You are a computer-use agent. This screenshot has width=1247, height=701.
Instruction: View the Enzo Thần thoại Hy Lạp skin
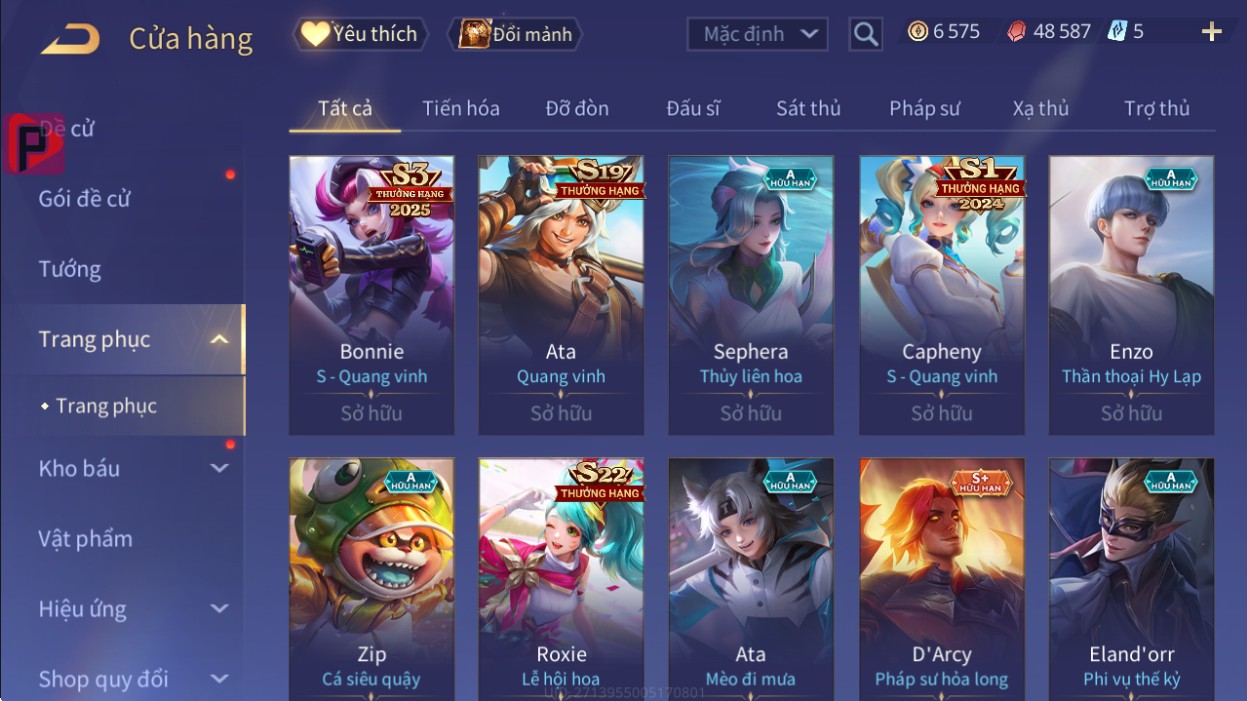coord(1131,295)
